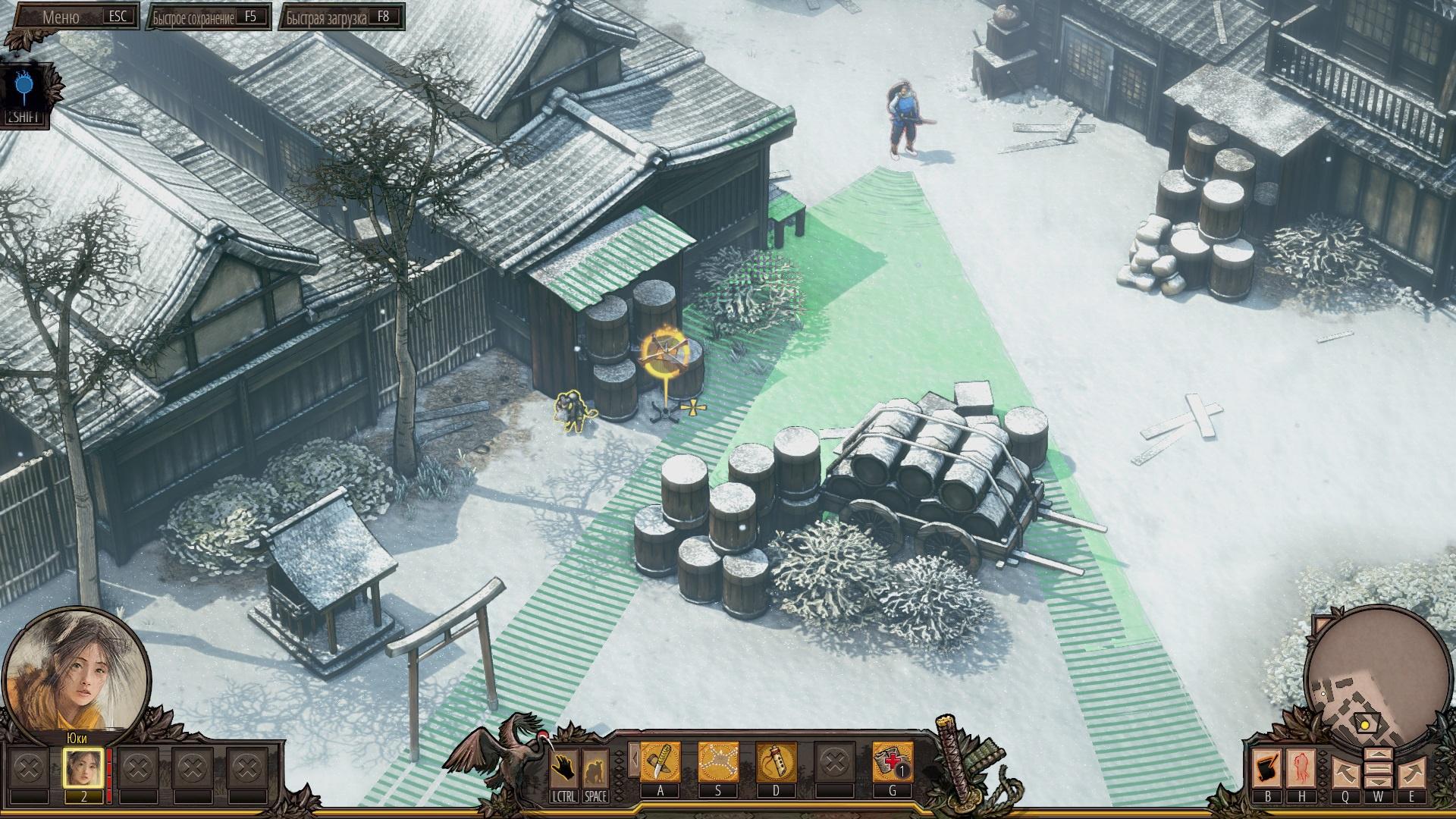Image resolution: width=1456 pixels, height=819 pixels.
Task: Click the zoom-in up triangle button
Action: click(1378, 756)
